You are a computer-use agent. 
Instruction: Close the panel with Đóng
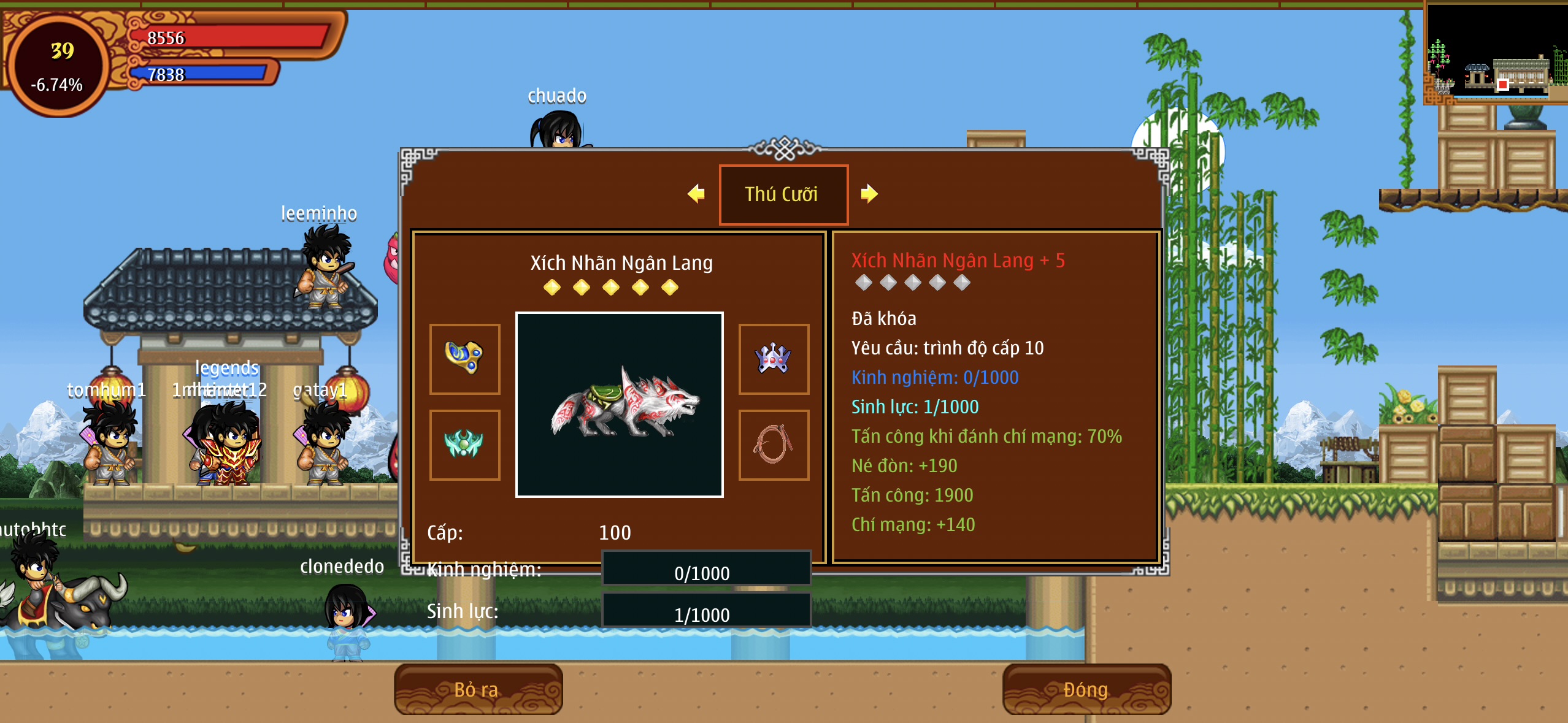[x=1086, y=689]
